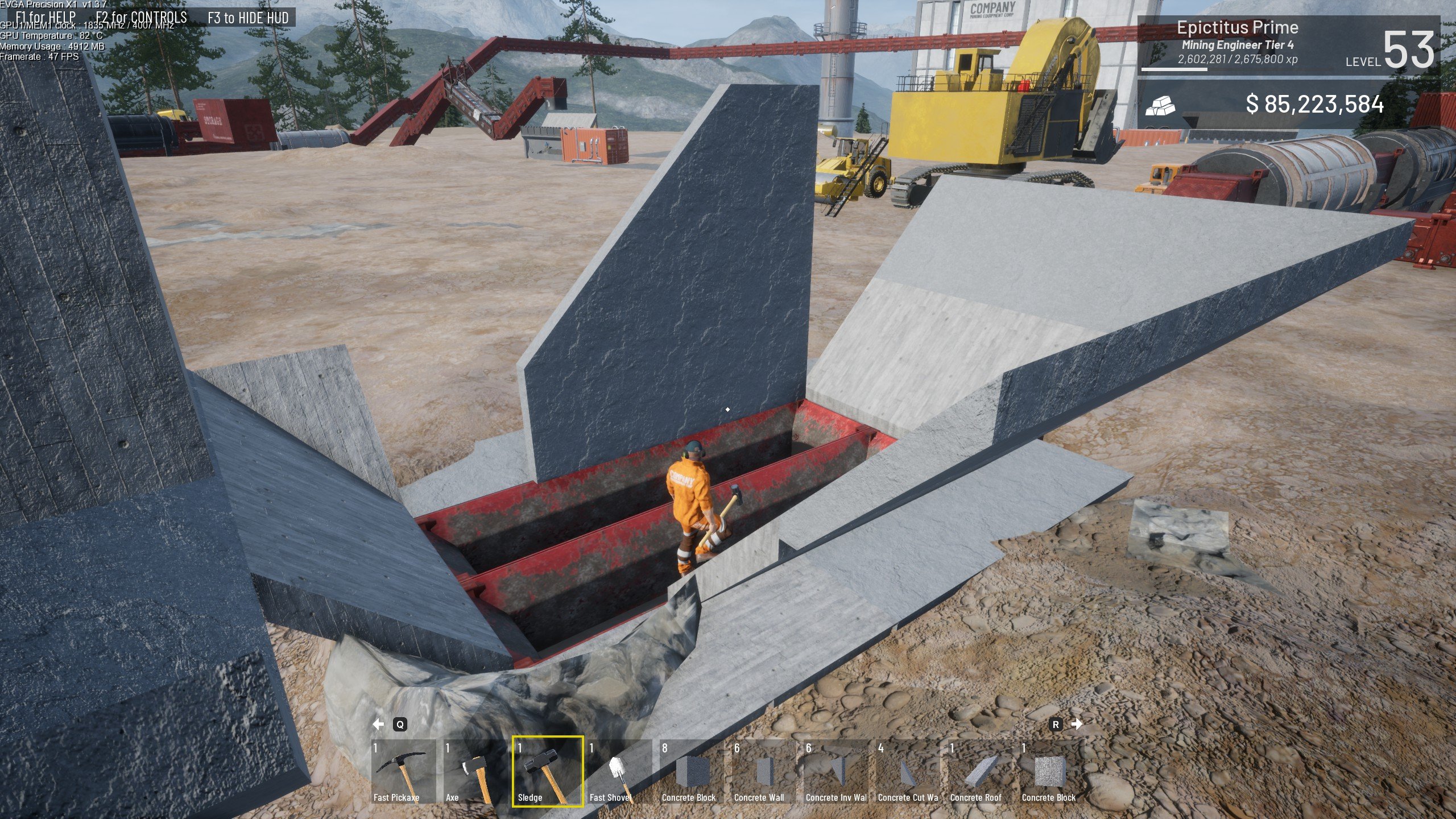Equip the Axe from the hotbar
This screenshot has height=819, width=1456.
click(x=475, y=771)
